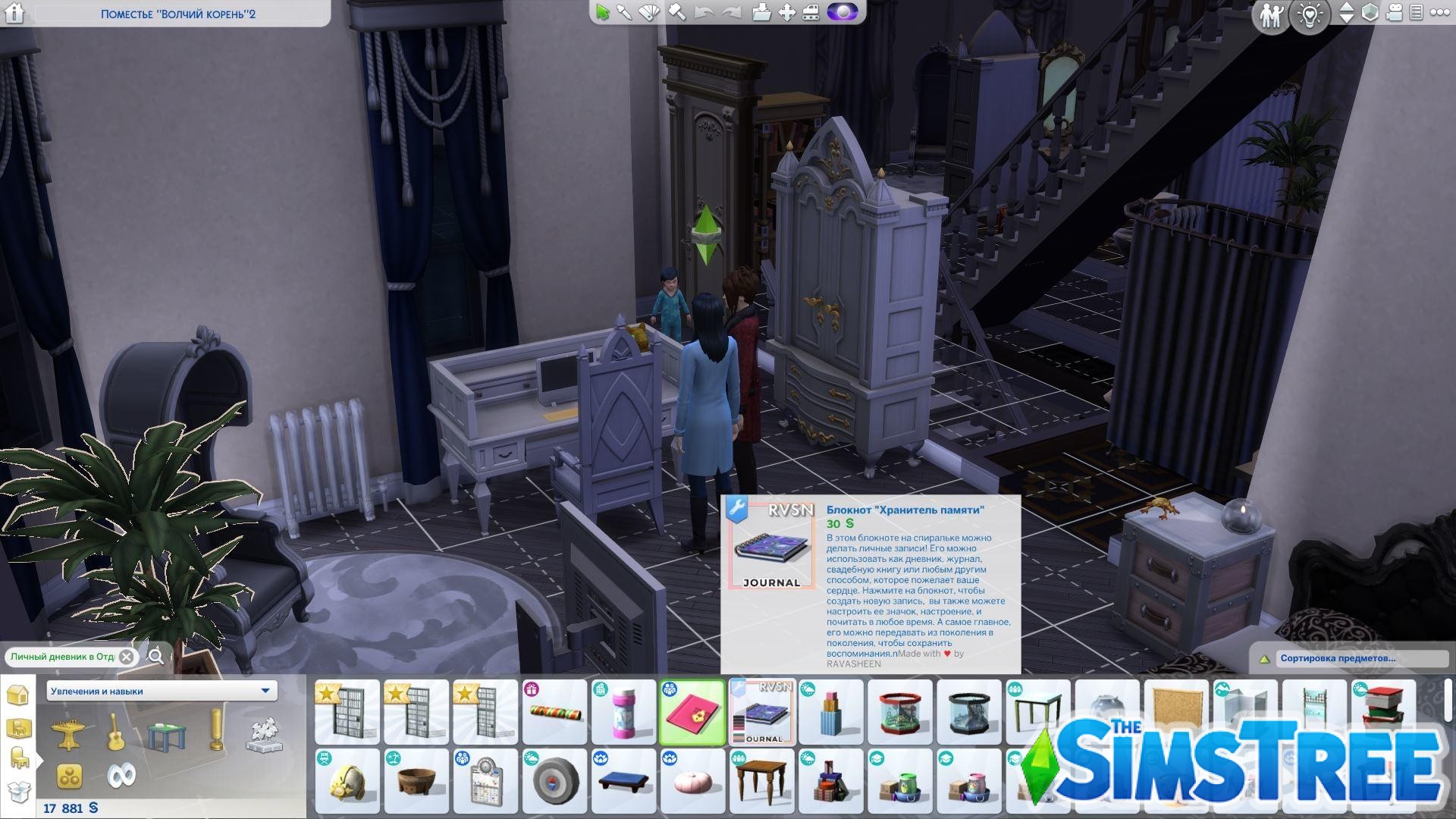Open the video capture camera
The image size is (1456, 819).
coord(1394,13)
